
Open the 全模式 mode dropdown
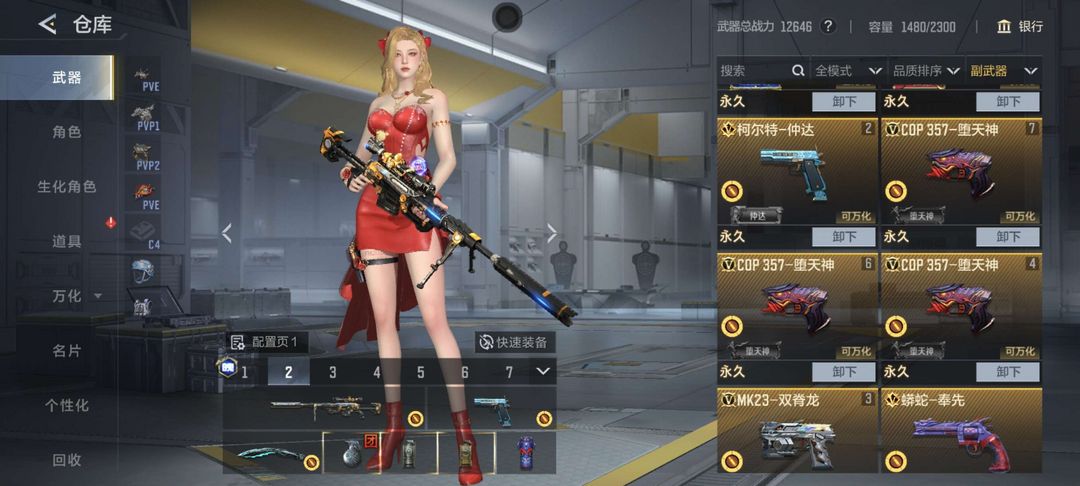tap(848, 71)
